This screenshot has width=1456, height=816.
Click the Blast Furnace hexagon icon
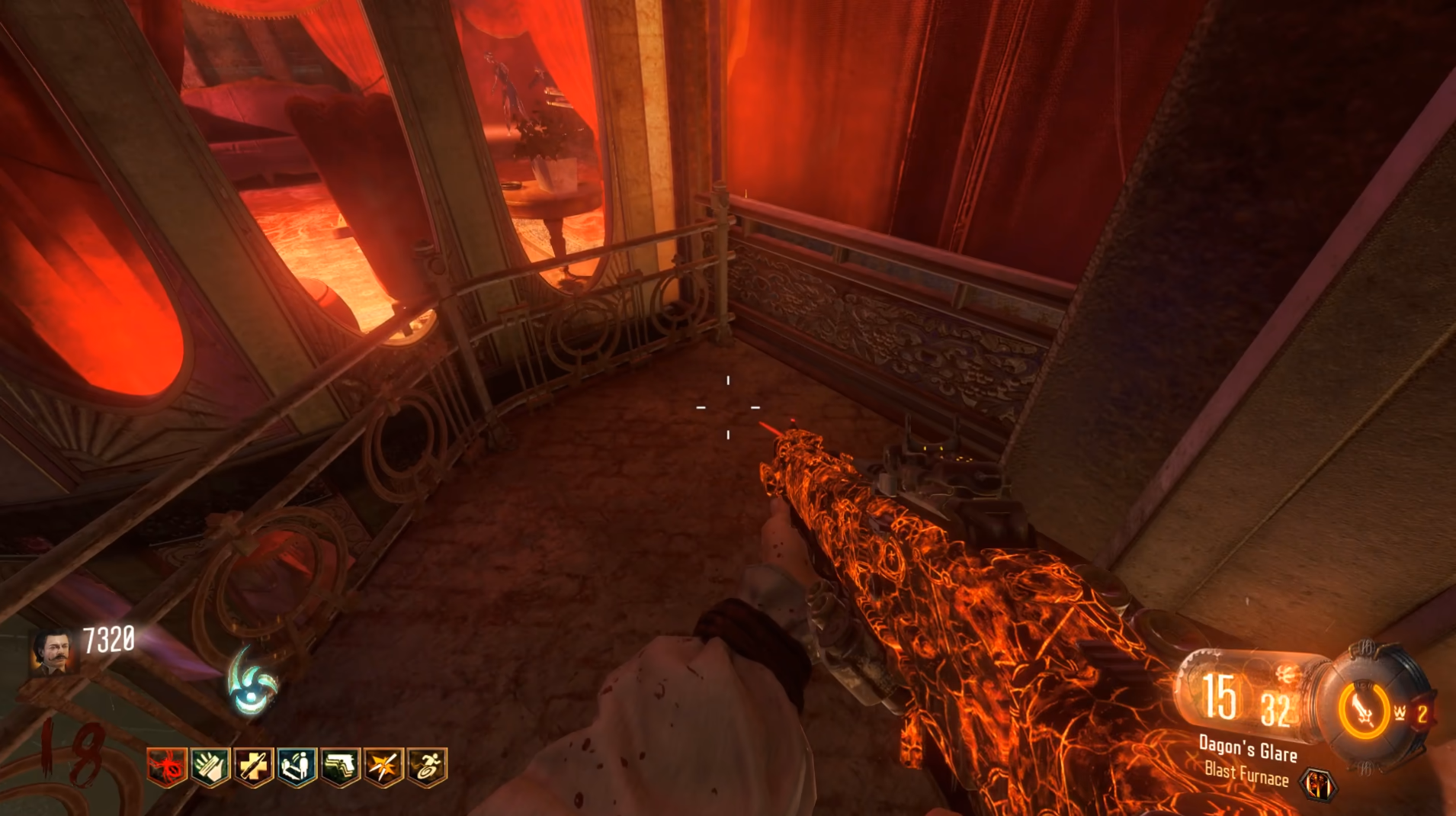point(1319,784)
